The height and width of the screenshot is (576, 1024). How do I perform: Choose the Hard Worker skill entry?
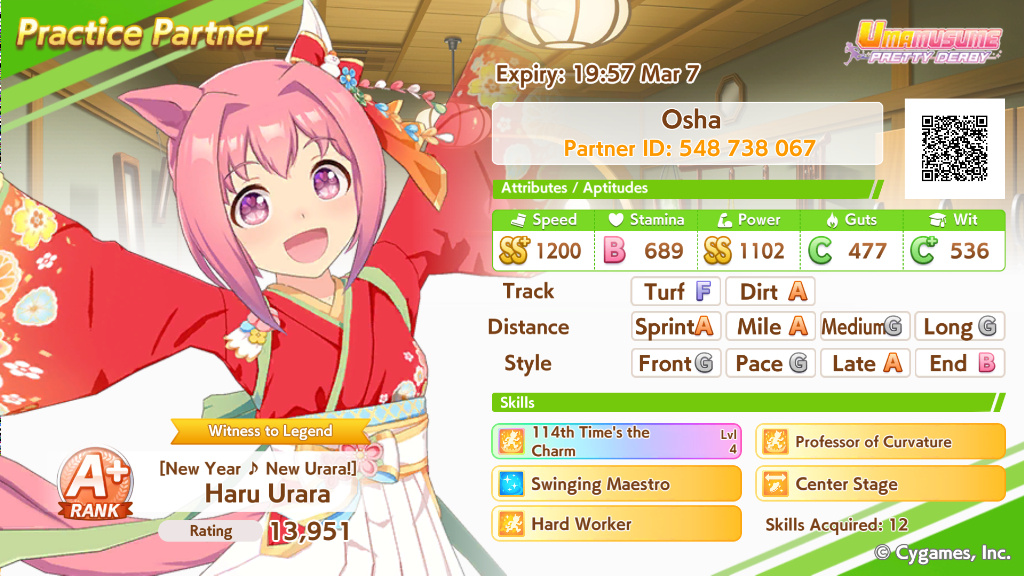point(616,524)
